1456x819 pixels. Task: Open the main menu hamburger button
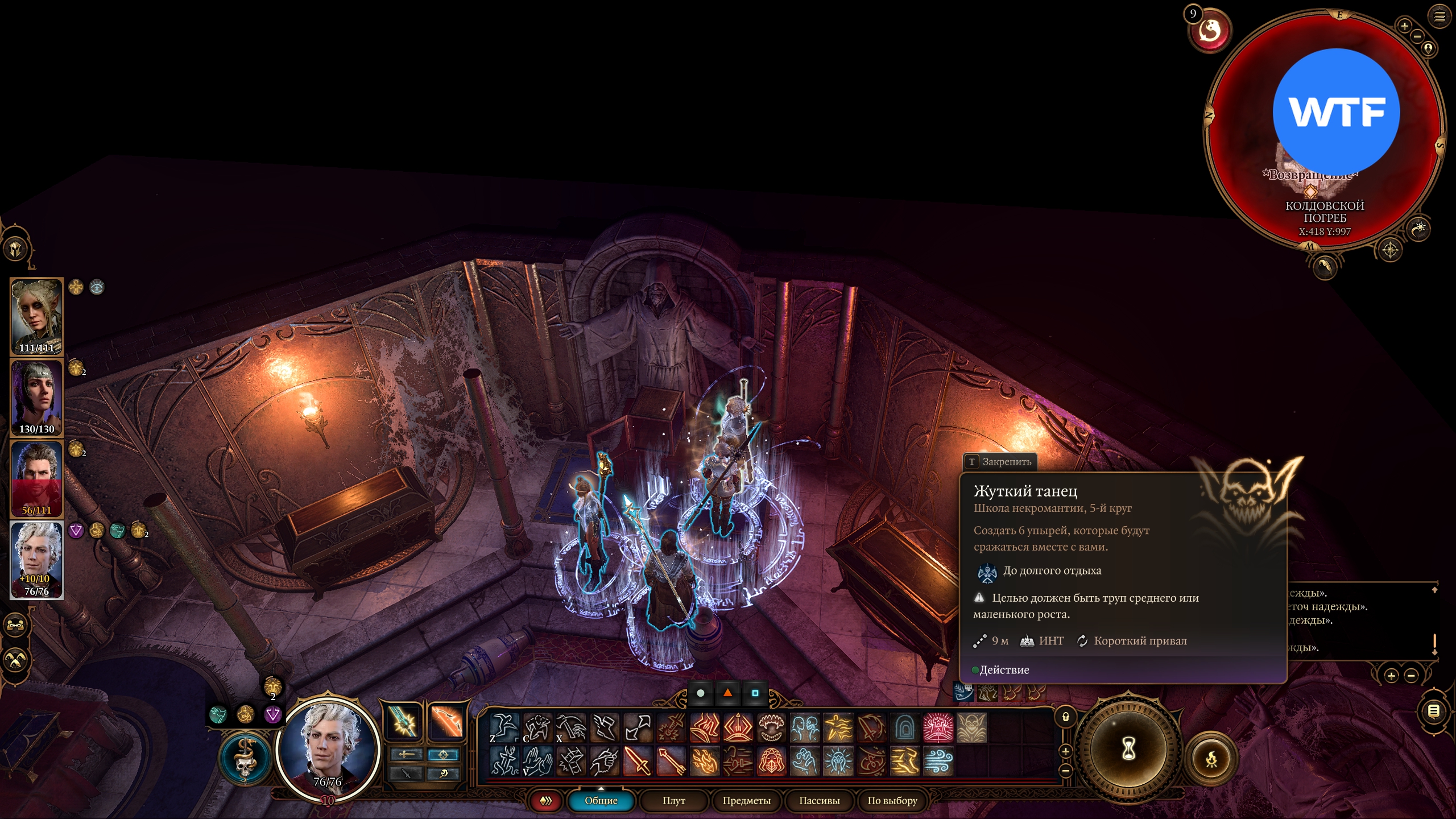(1439, 16)
